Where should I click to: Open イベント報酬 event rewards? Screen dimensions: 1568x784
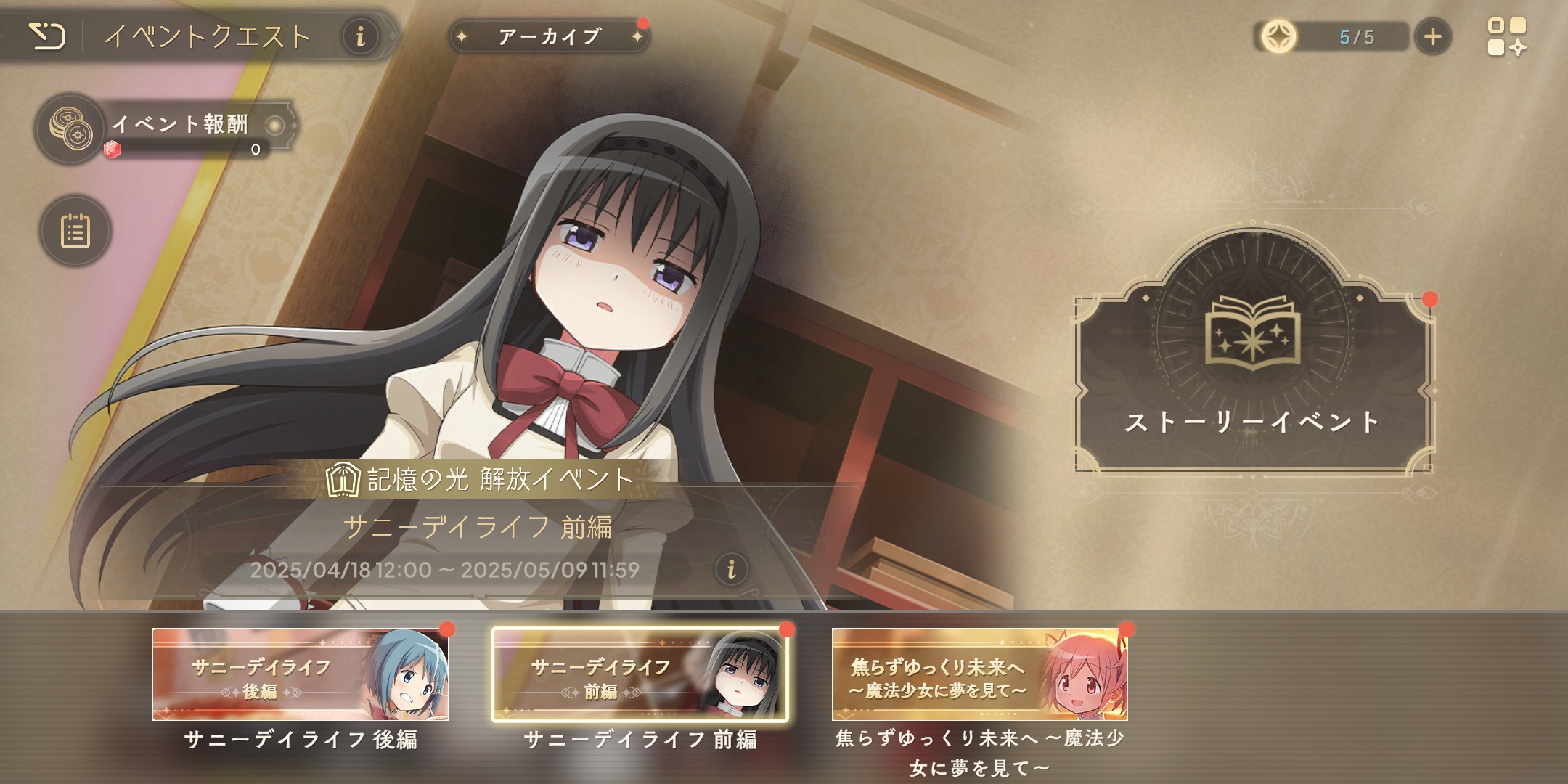pyautogui.click(x=167, y=129)
